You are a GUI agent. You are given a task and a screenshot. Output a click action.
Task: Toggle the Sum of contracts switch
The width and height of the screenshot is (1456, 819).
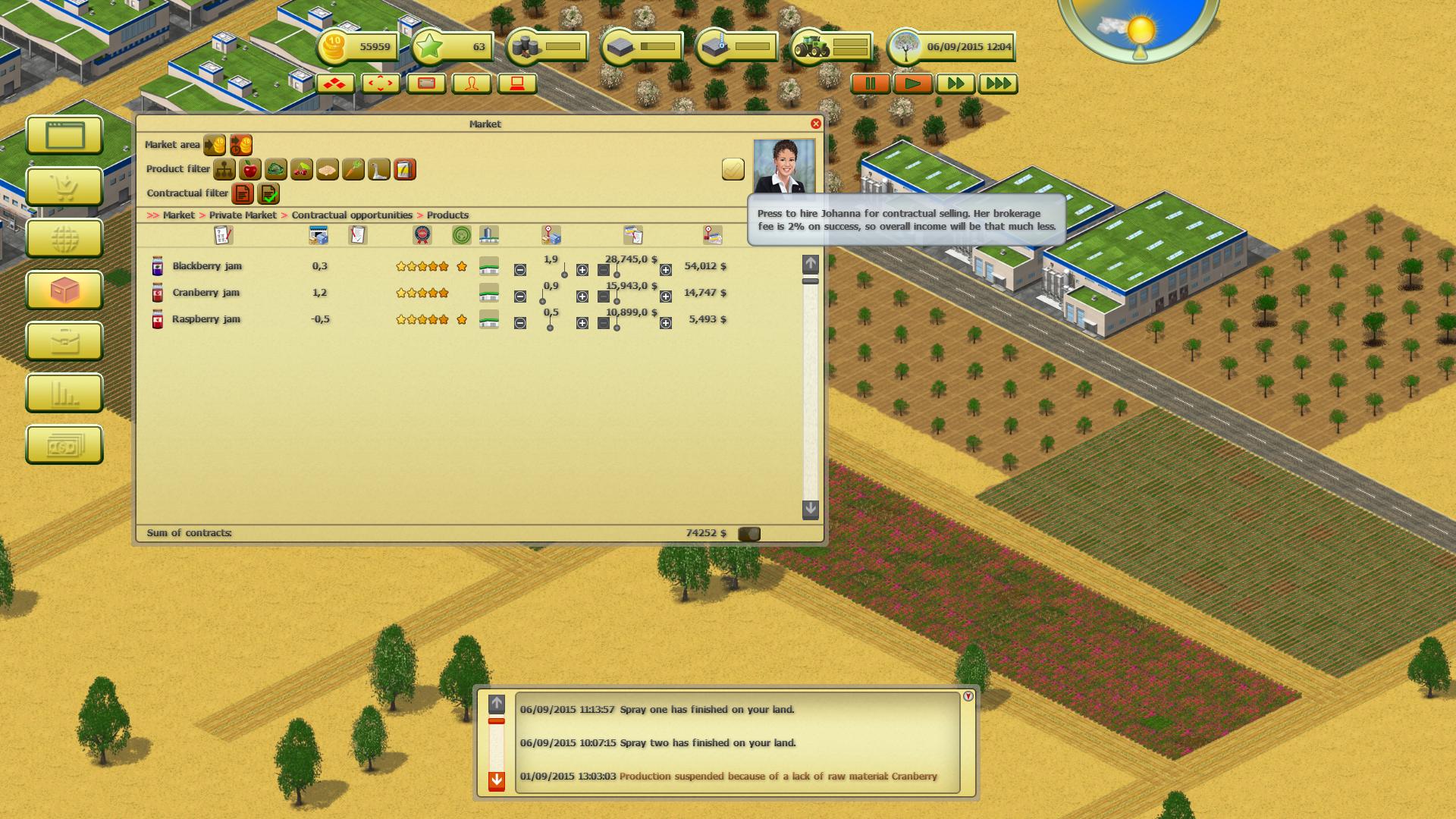(x=750, y=533)
